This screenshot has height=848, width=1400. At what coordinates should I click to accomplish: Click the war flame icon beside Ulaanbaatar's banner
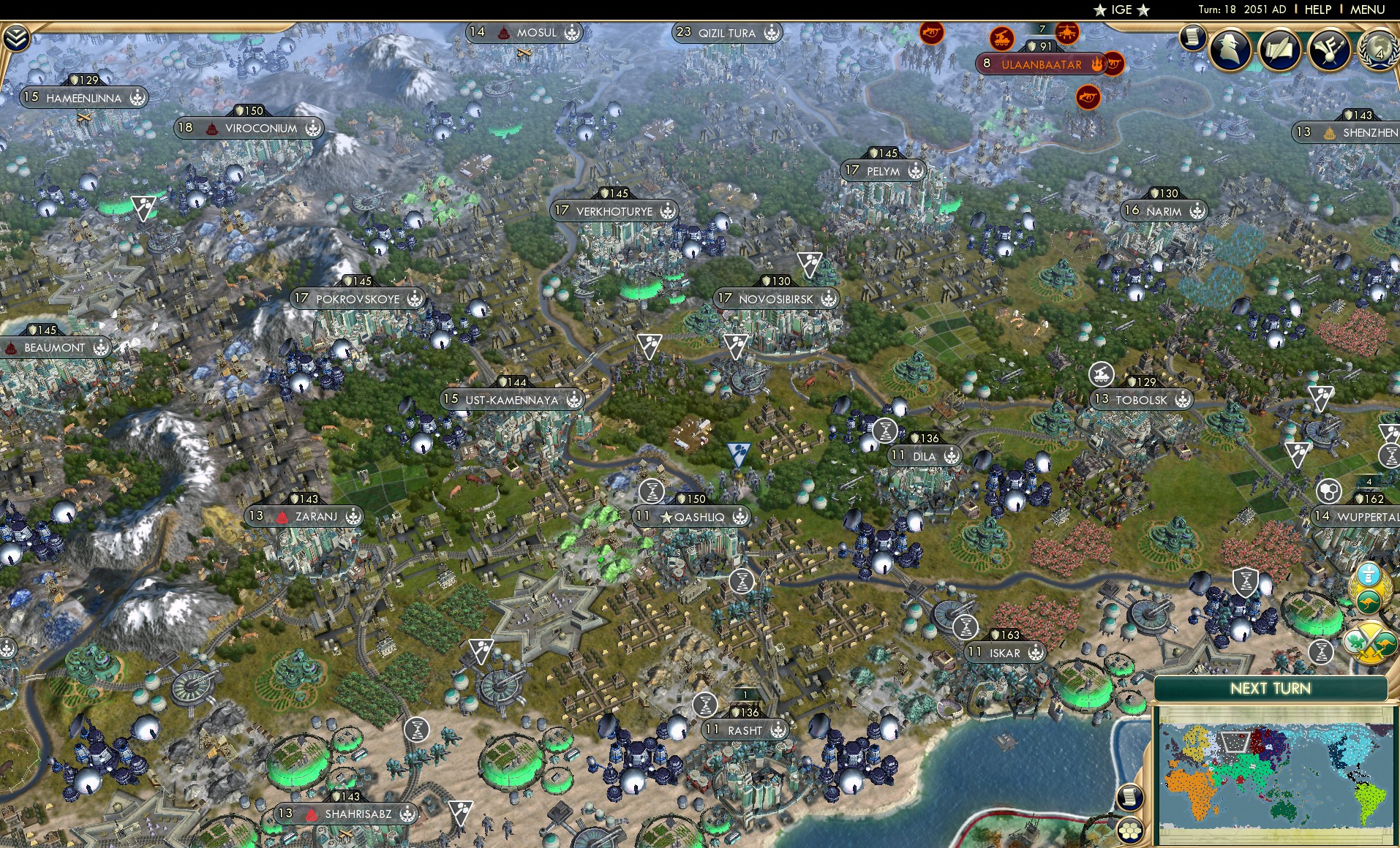point(1097,64)
